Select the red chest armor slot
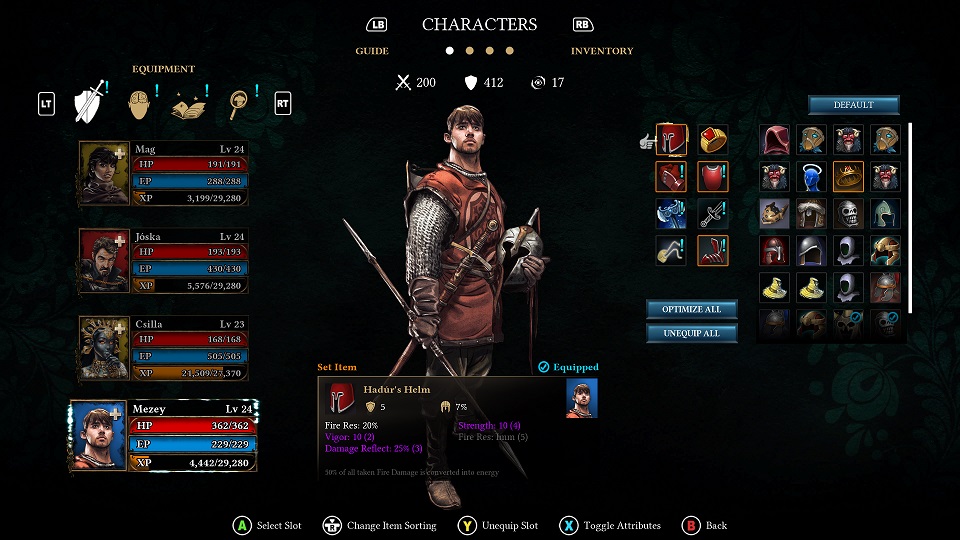Screen dimensions: 960x540 point(712,177)
